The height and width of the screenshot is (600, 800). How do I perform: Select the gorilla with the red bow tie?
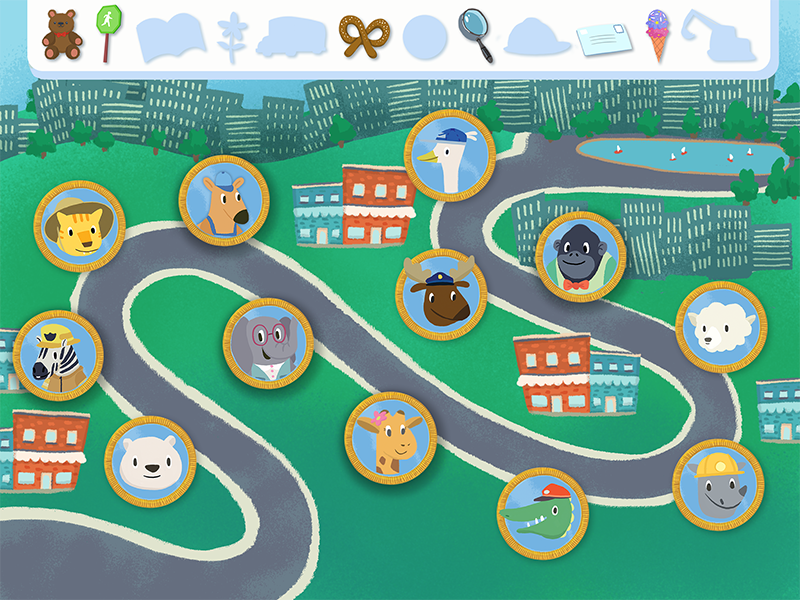(580, 257)
